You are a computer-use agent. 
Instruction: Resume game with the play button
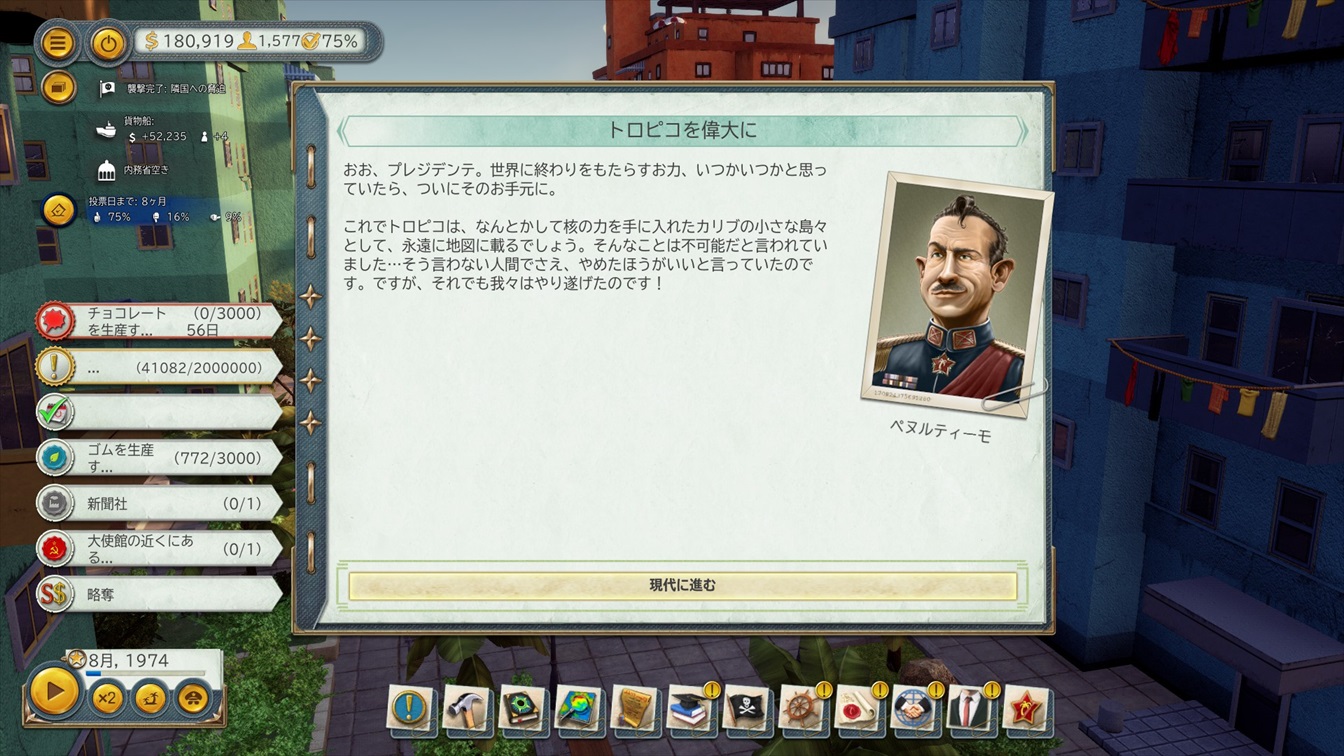55,690
